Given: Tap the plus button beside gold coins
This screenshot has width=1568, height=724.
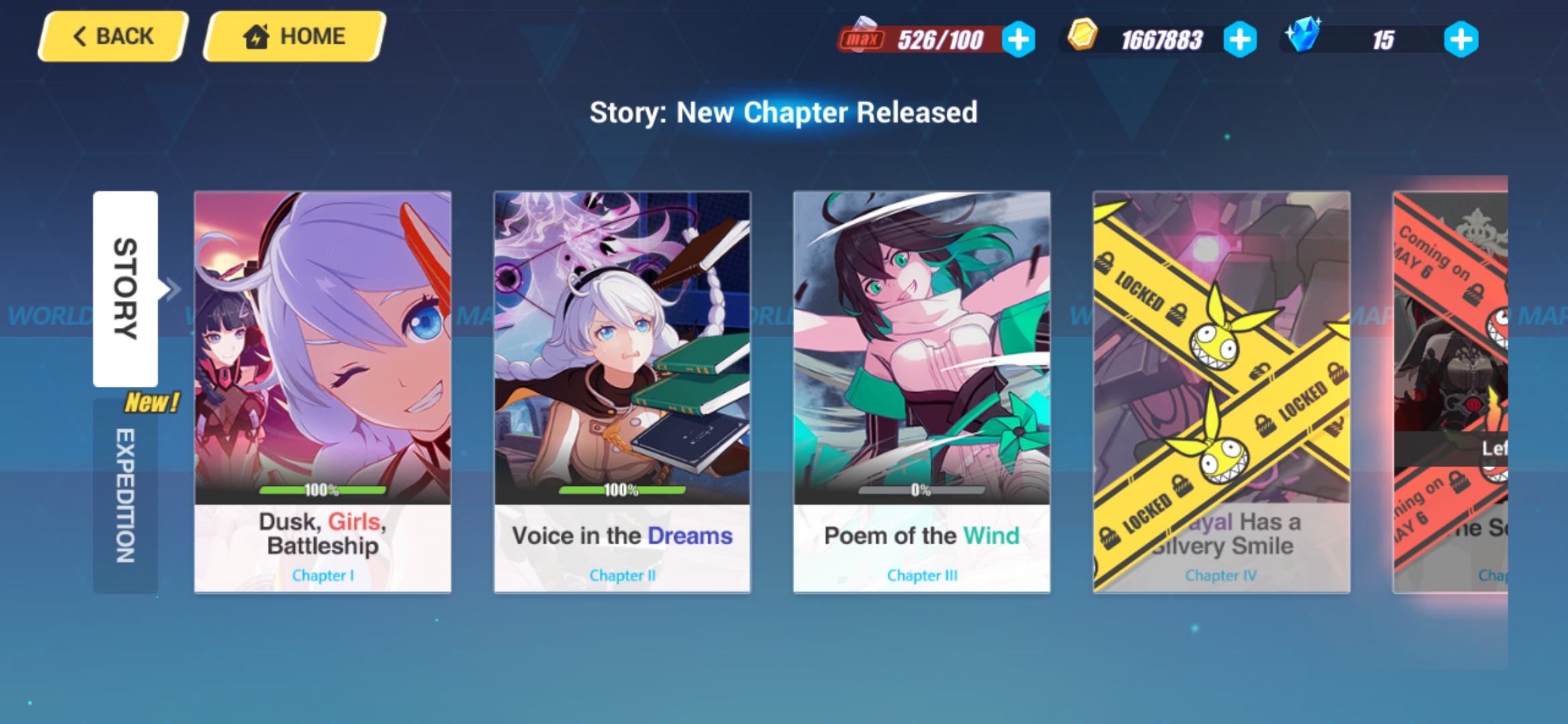Looking at the screenshot, I should click(1240, 40).
